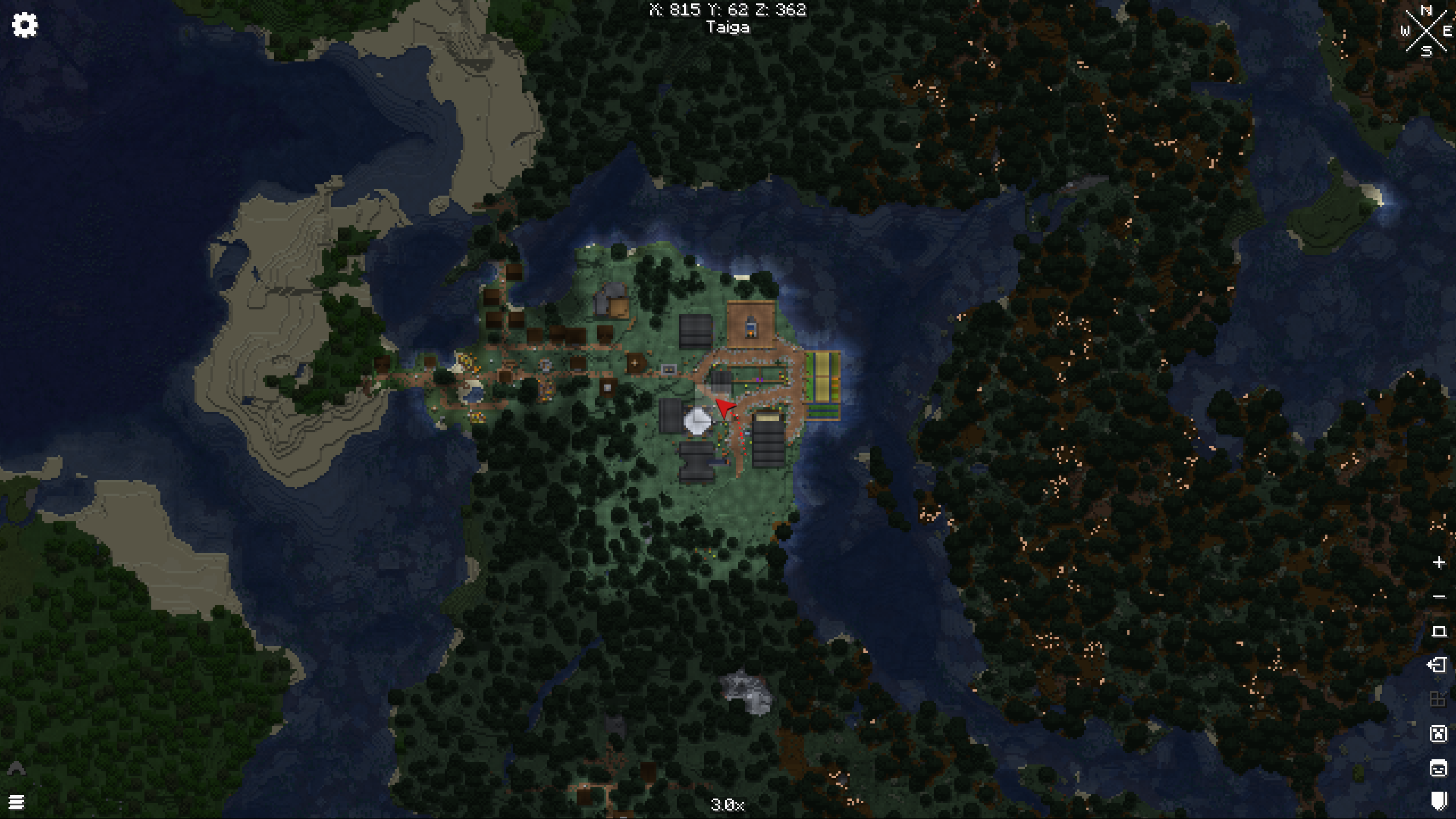
Task: Click the NESW compass rose
Action: 1426,31
